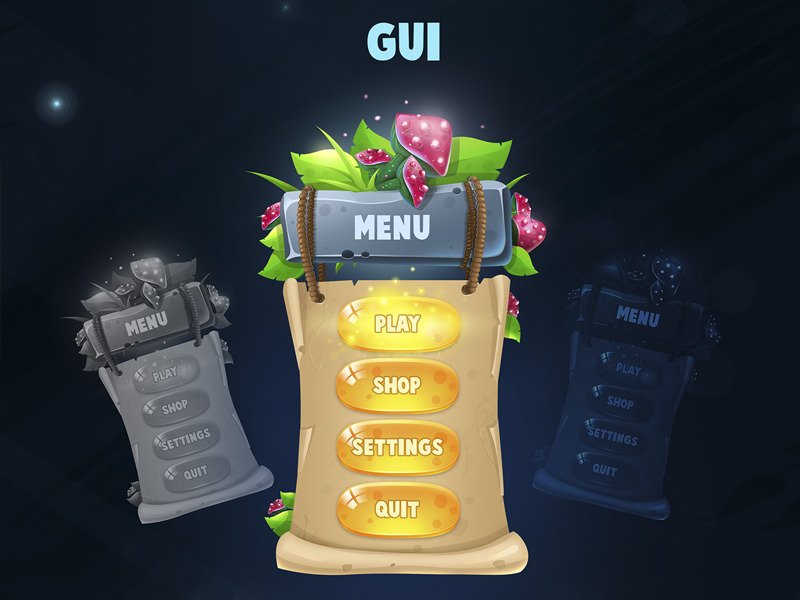
Task: Start the game with the yellow PLAY button
Action: (x=398, y=324)
